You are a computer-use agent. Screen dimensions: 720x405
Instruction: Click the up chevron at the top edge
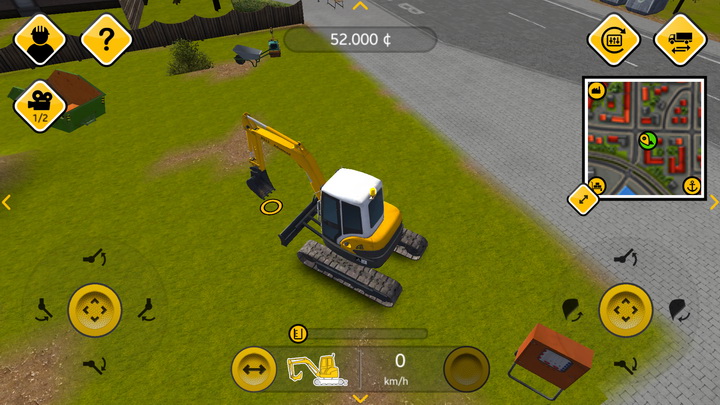pyautogui.click(x=361, y=6)
